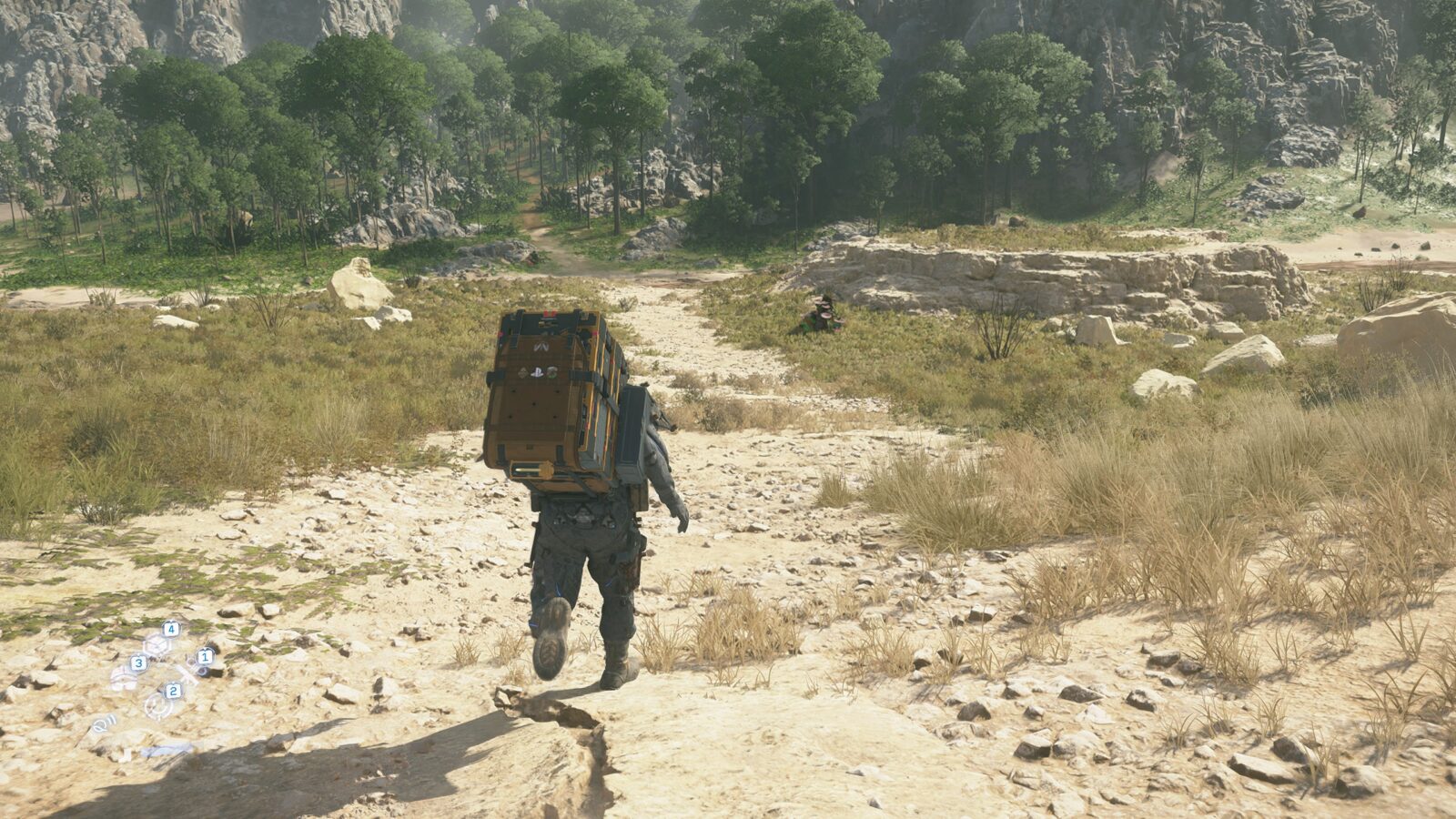Activate the scanner signal waves icon
The image size is (1456, 819).
coord(103,724)
